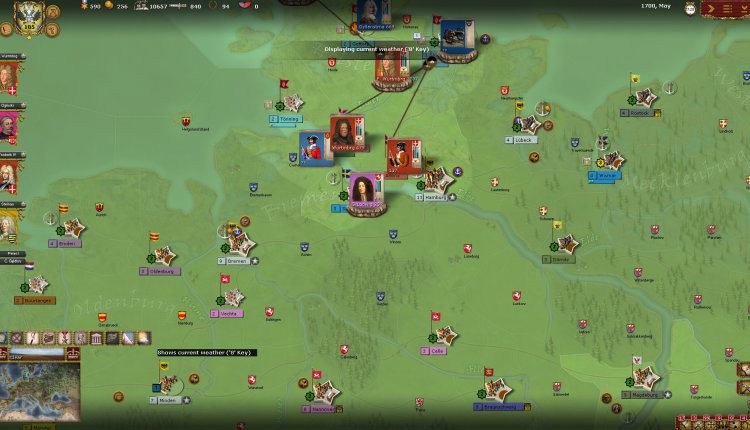Screen dimensions: 750x430
Task: Select the blue soldier army stack
Action: (x=314, y=148)
